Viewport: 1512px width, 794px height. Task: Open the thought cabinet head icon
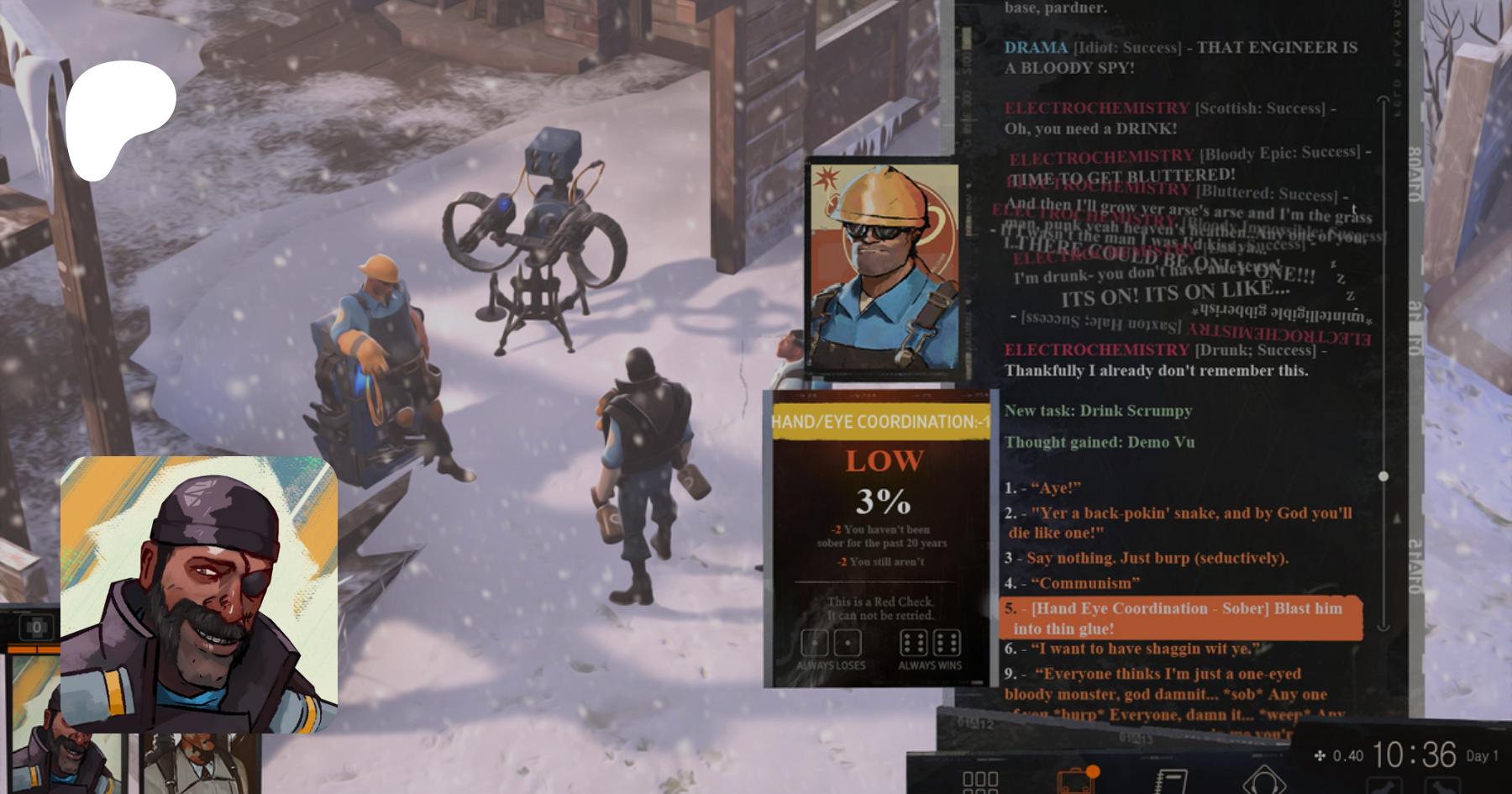point(1263,781)
